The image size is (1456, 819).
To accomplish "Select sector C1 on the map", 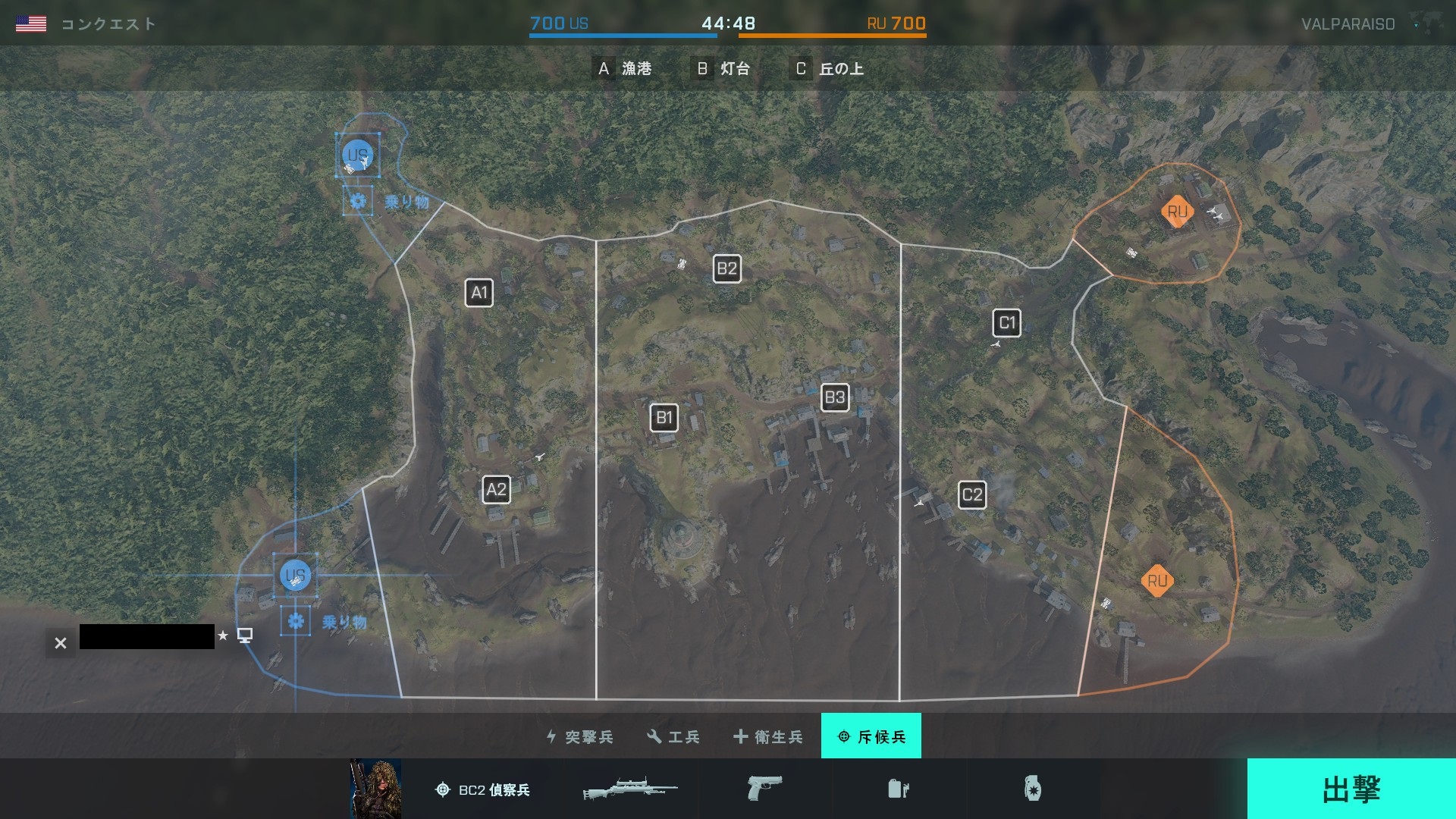I will [1006, 323].
